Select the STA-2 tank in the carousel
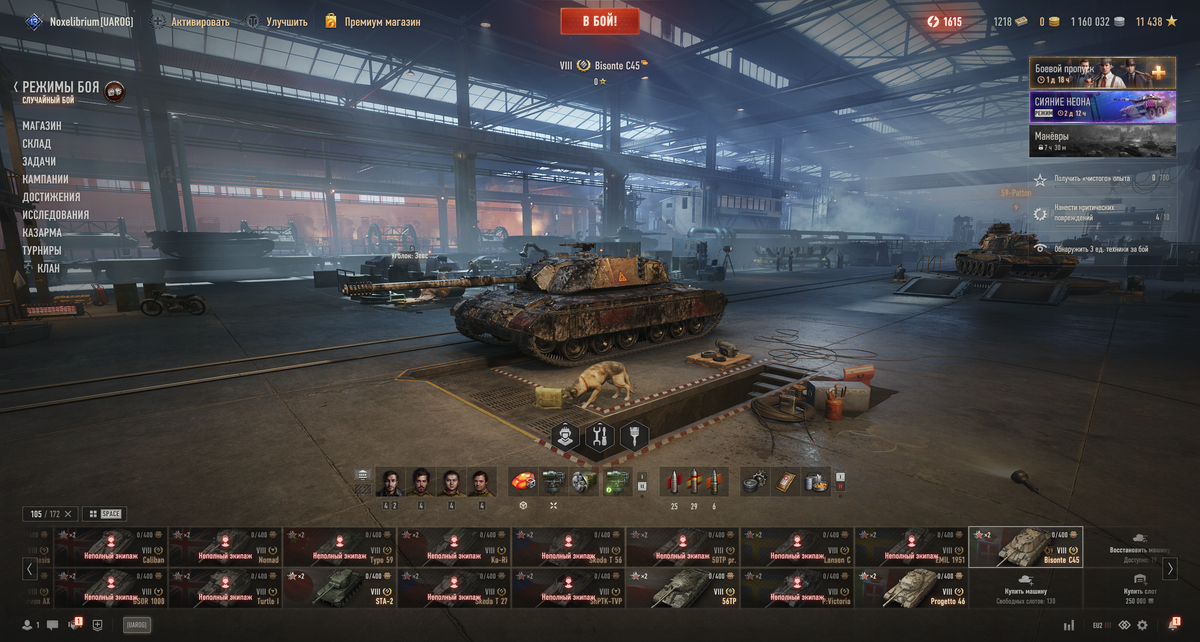 [x=339, y=589]
